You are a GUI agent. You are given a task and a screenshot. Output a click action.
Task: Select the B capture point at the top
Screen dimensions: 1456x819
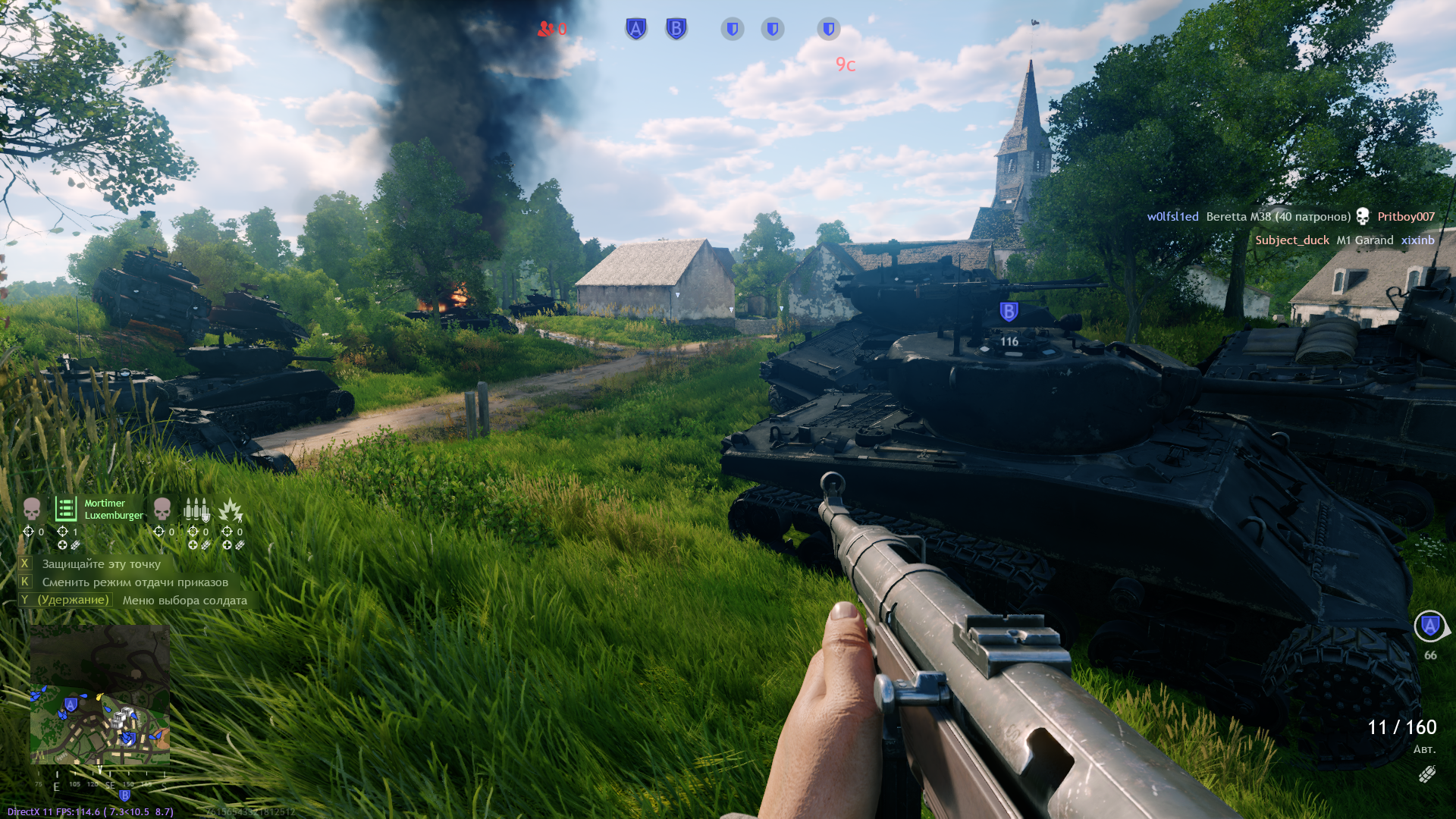pyautogui.click(x=676, y=29)
